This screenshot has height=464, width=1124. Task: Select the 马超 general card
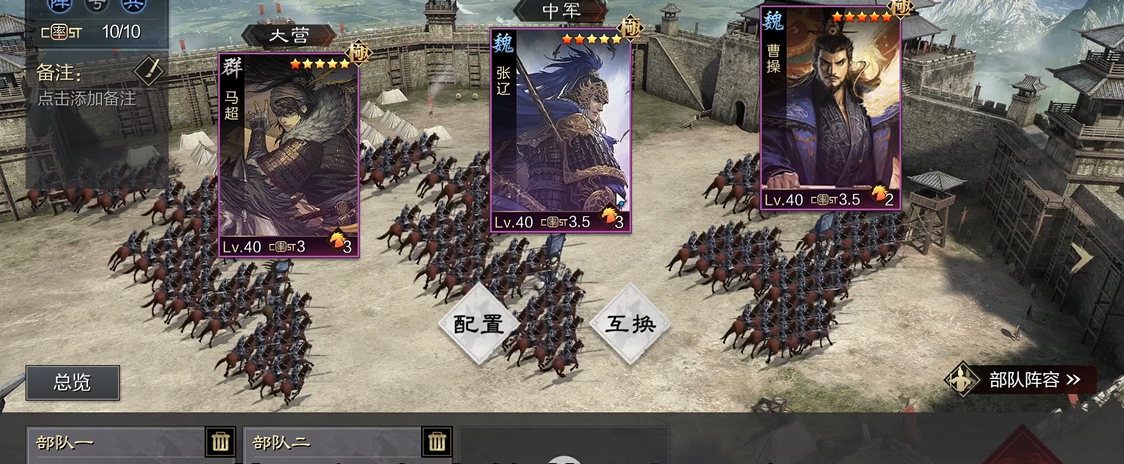288,155
